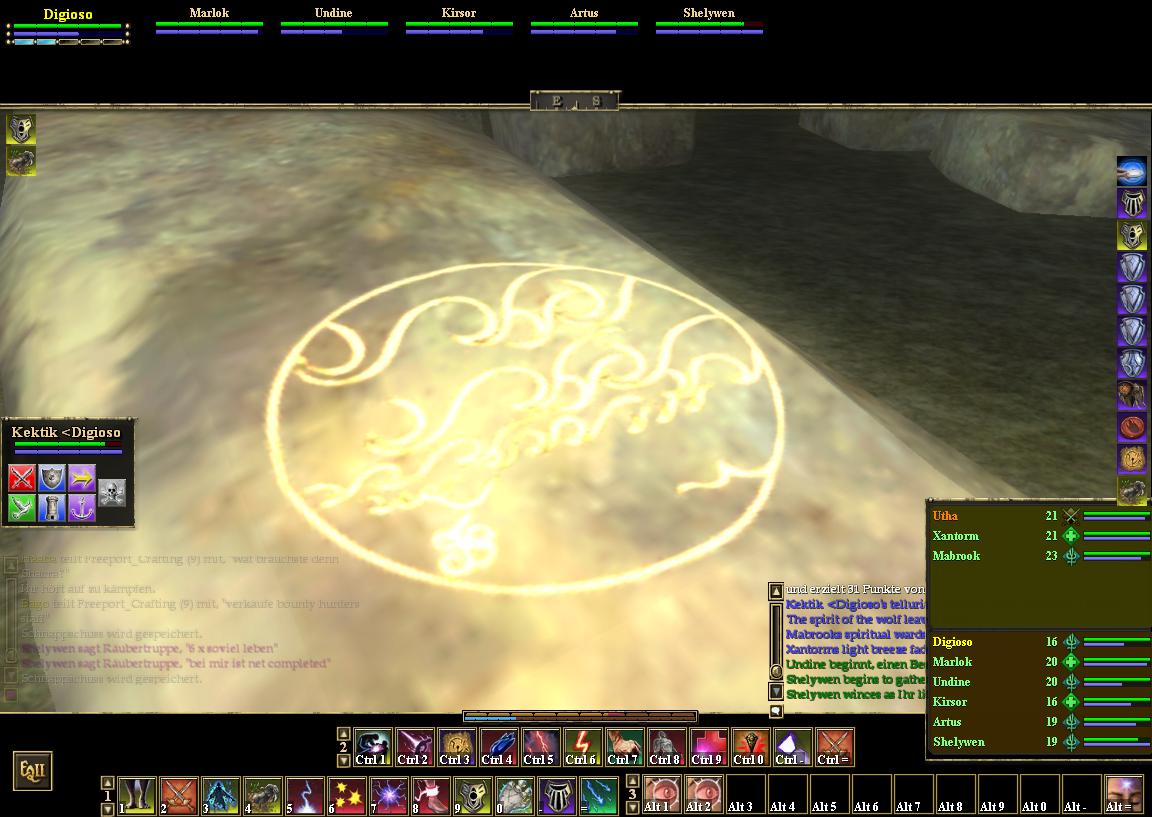
Task: Select Xantorm in the raid list
Action: 956,536
